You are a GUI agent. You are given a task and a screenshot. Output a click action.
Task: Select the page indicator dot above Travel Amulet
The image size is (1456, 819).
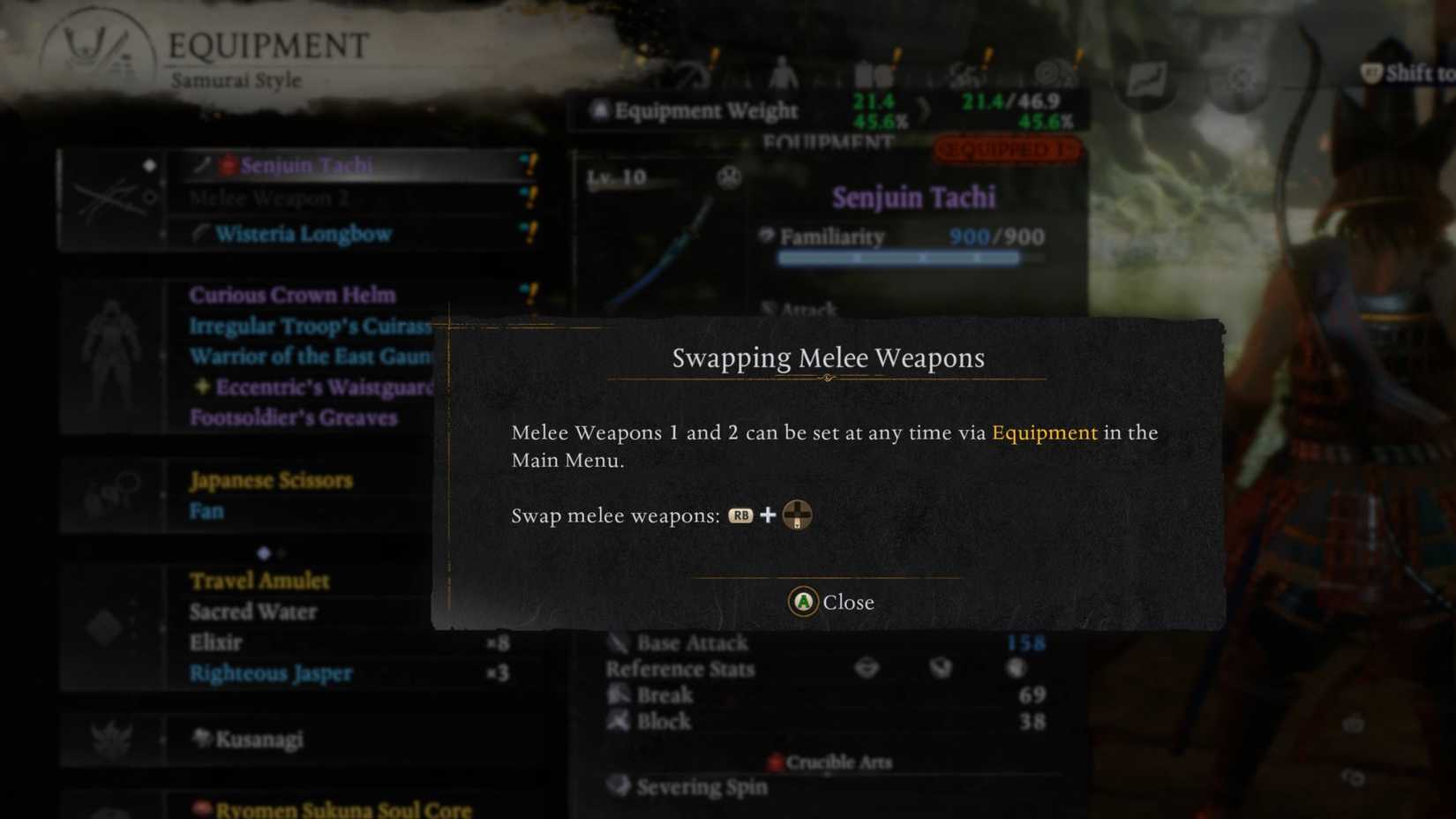coord(264,553)
